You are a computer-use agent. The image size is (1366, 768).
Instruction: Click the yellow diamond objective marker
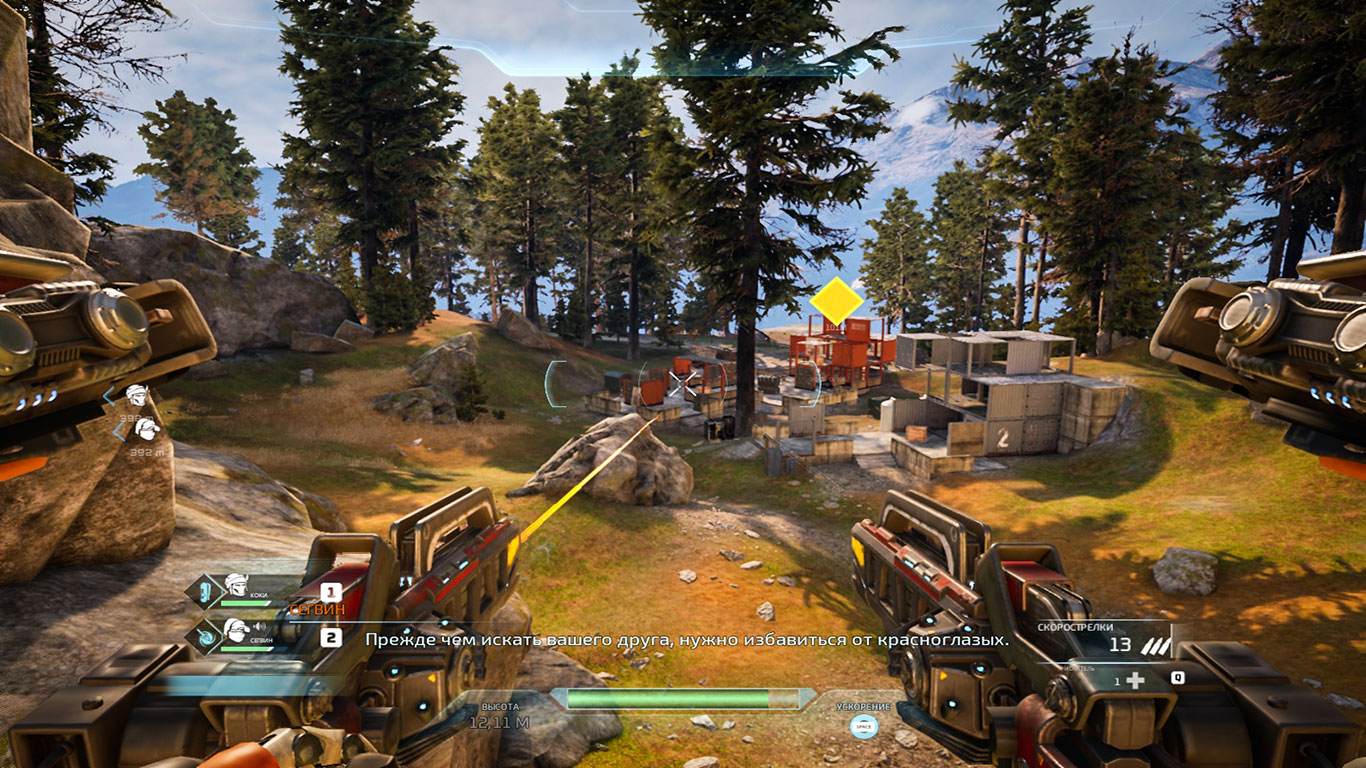(836, 300)
